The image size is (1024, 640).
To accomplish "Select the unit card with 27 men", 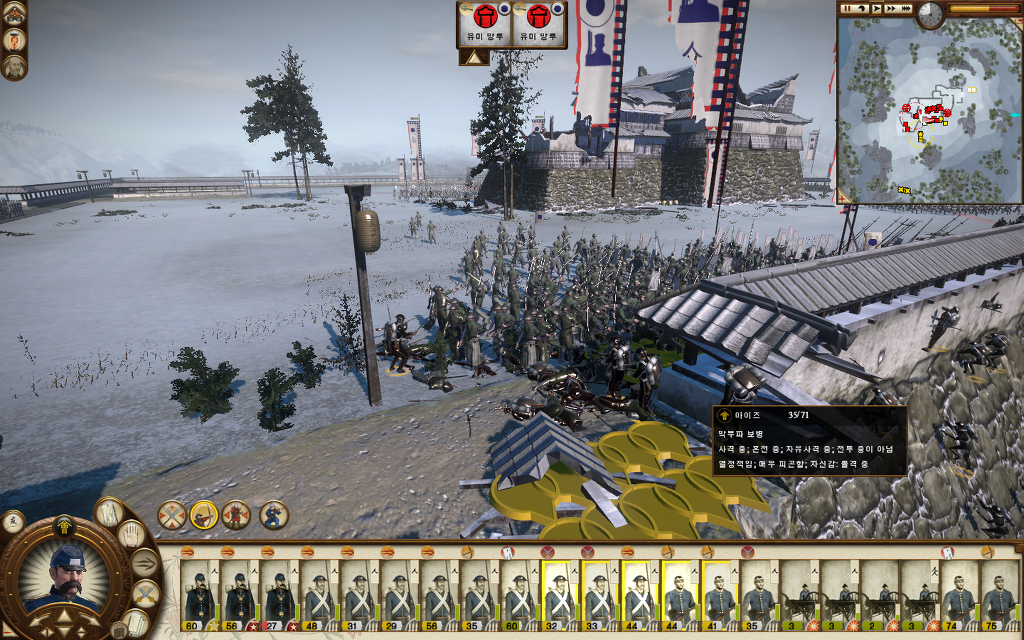I will (x=278, y=592).
